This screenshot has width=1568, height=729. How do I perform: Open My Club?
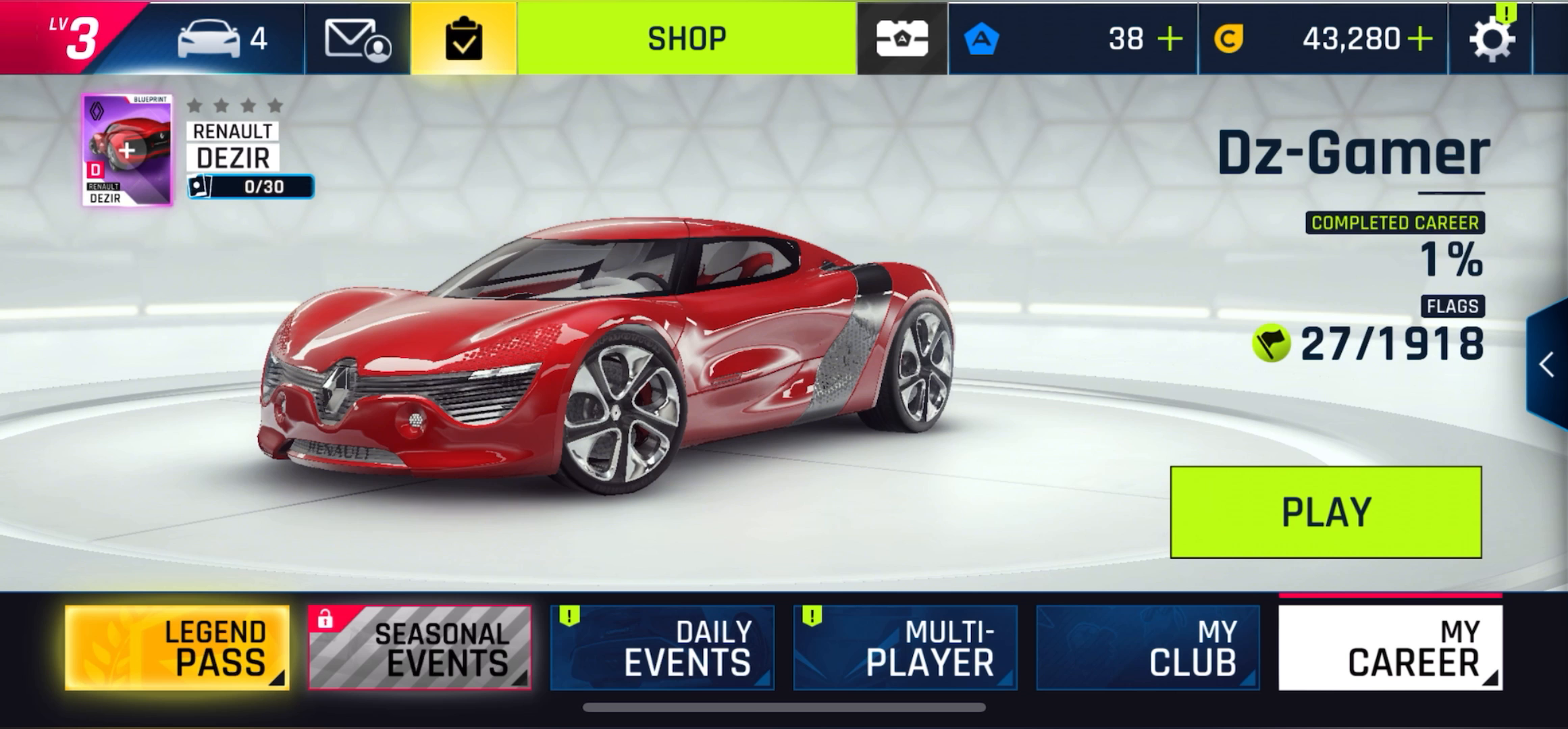point(1148,648)
